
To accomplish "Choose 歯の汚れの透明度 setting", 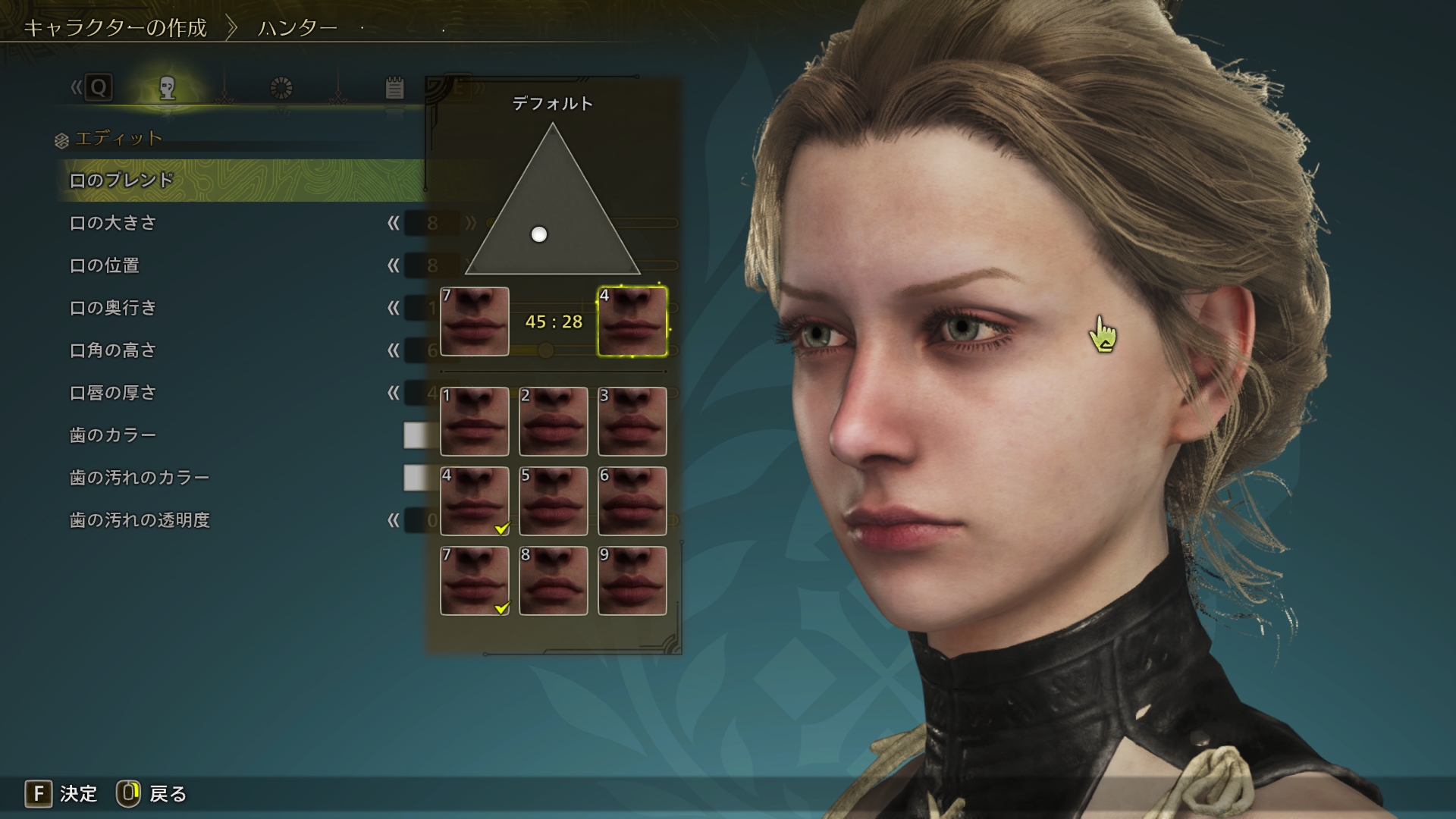I will [x=140, y=520].
